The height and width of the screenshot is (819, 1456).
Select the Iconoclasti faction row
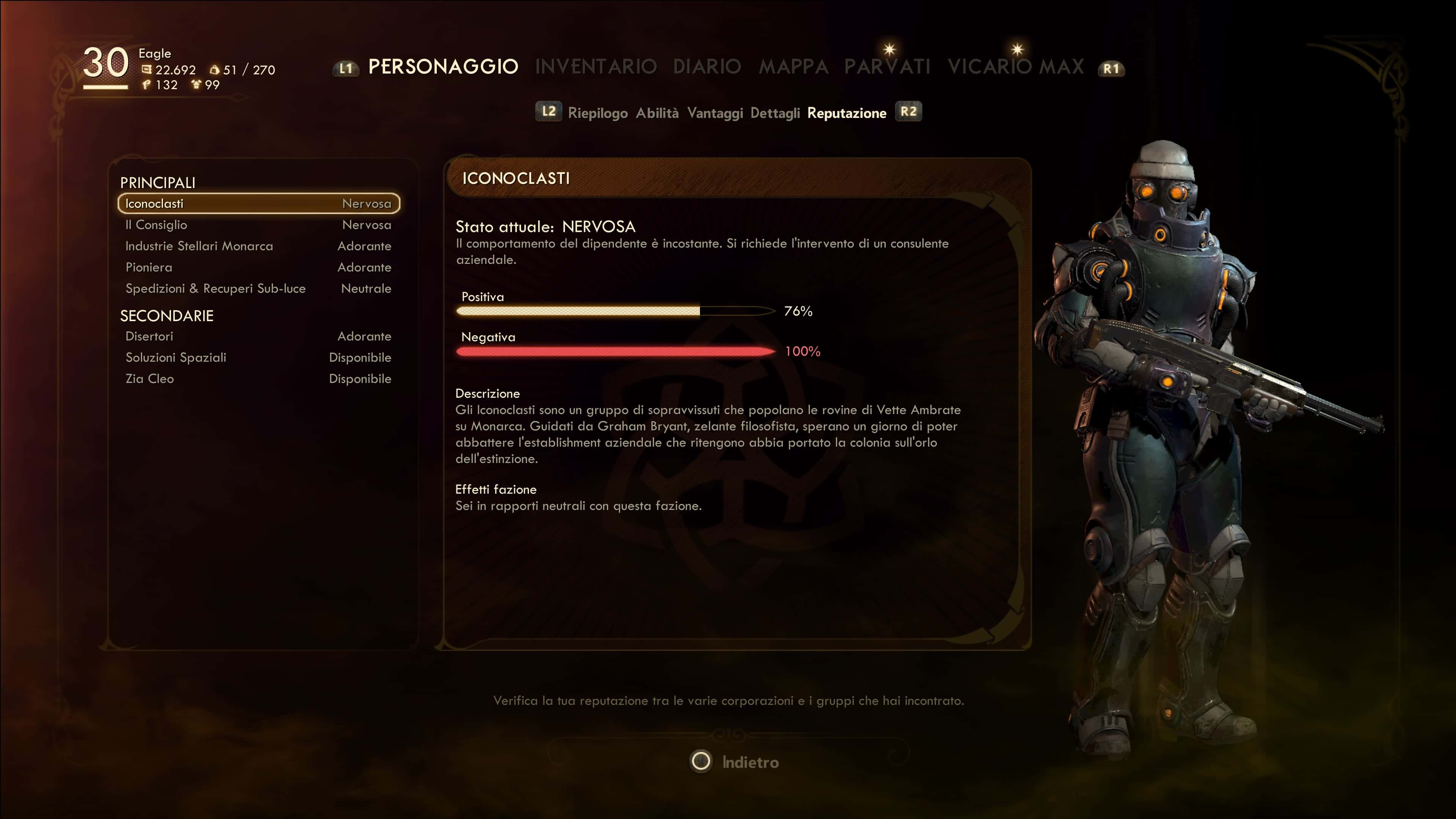[x=258, y=204]
